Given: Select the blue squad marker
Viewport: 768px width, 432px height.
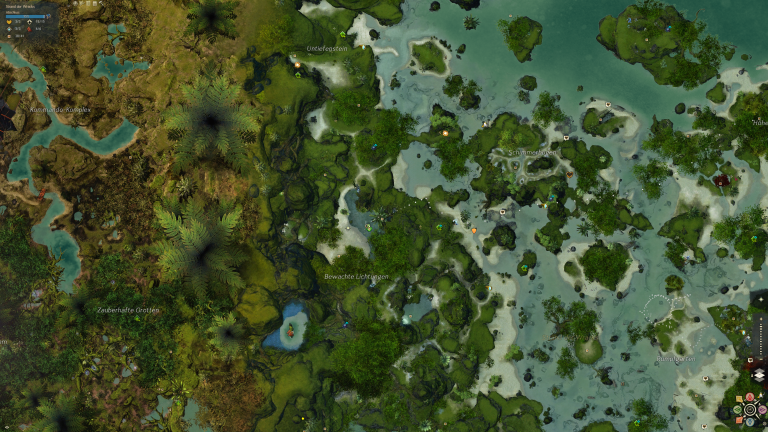Looking at the screenshot, I should pyautogui.click(x=750, y=422).
